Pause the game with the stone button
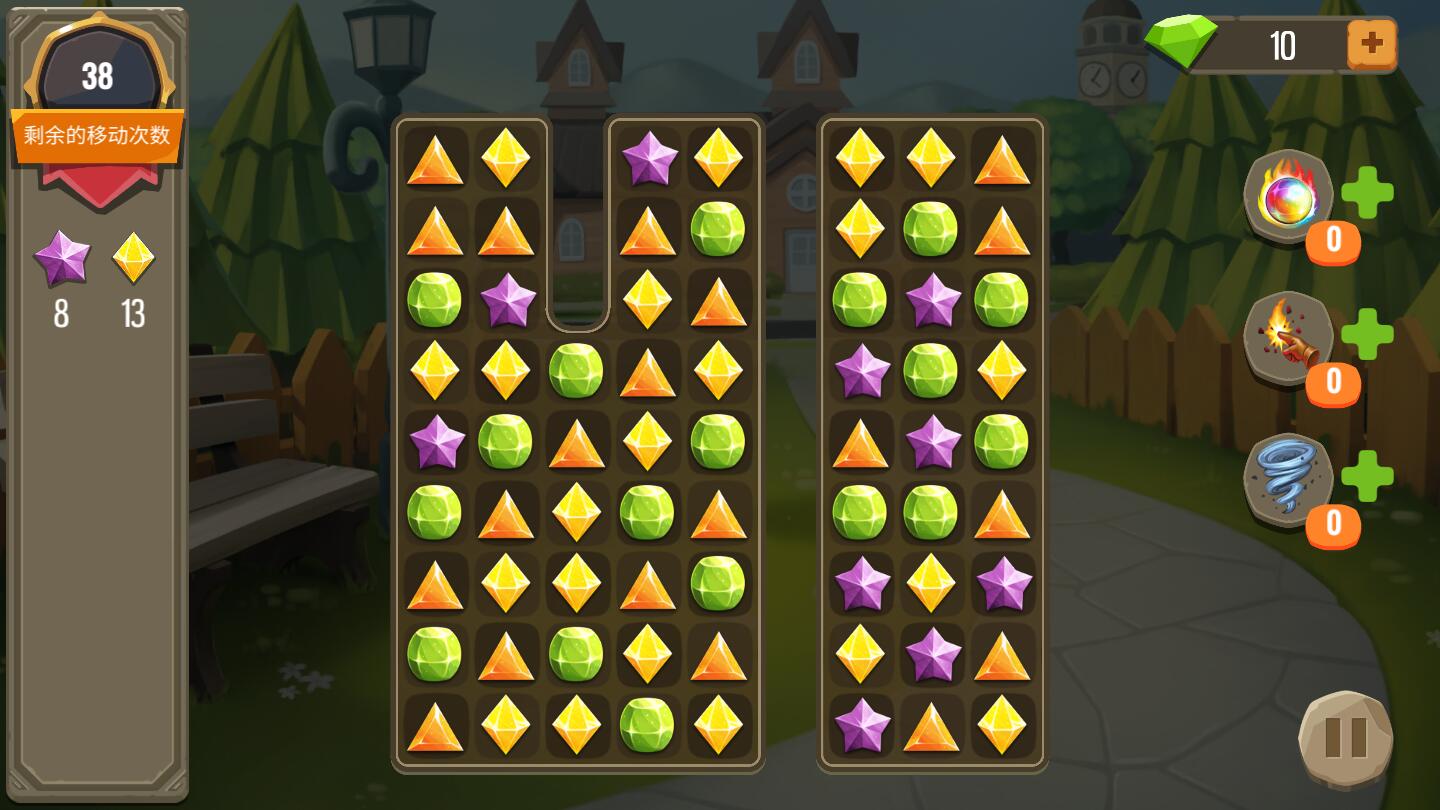The width and height of the screenshot is (1440, 810). (1345, 738)
